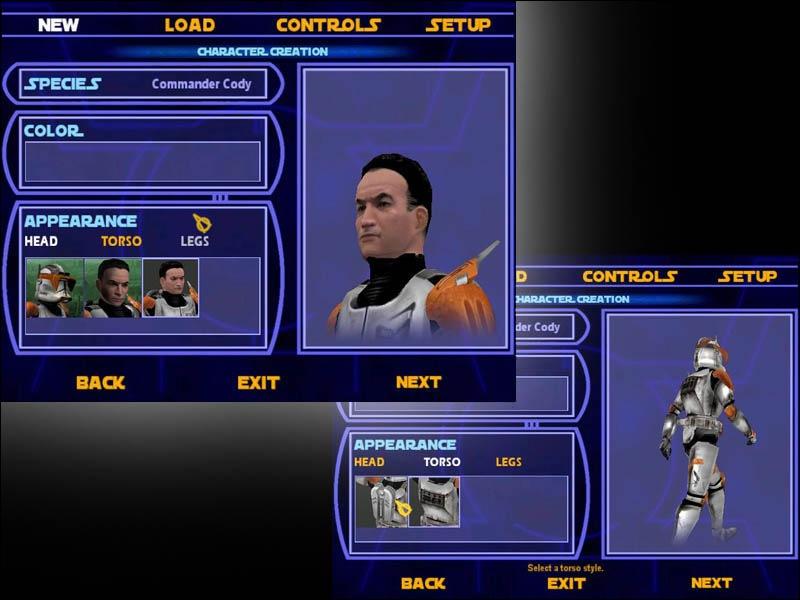Click the Commander Cody species field
Viewport: 800px width, 600px height.
201,84
